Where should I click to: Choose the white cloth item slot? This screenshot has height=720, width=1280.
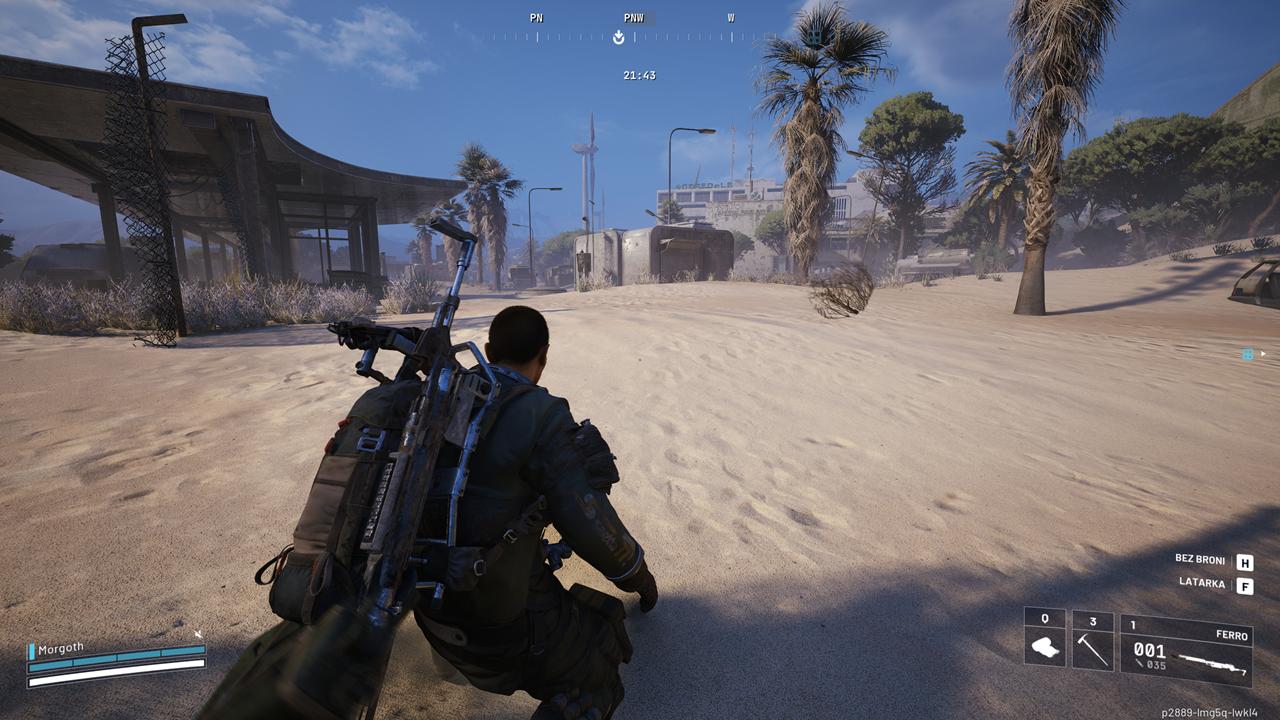tap(1045, 640)
